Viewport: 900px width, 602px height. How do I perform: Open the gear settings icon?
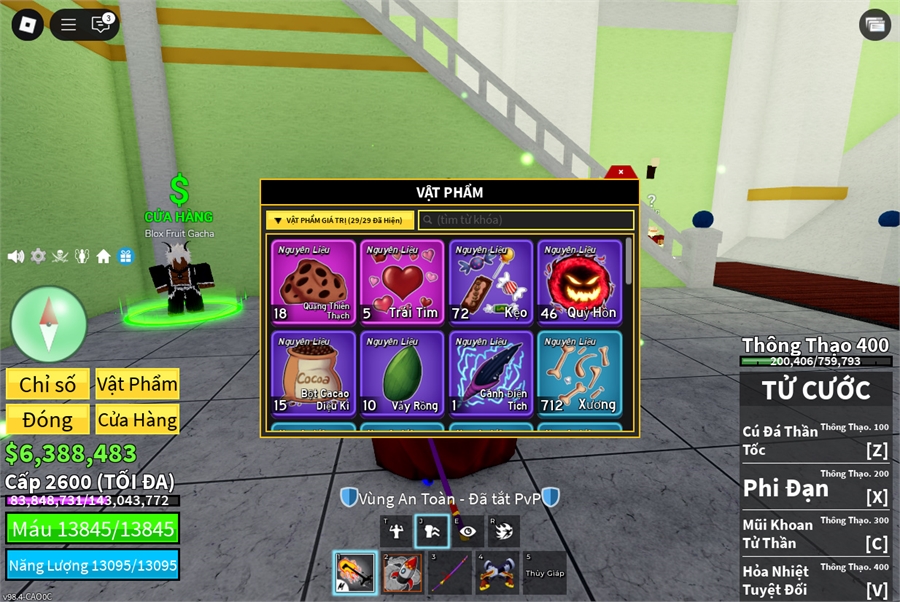point(38,256)
